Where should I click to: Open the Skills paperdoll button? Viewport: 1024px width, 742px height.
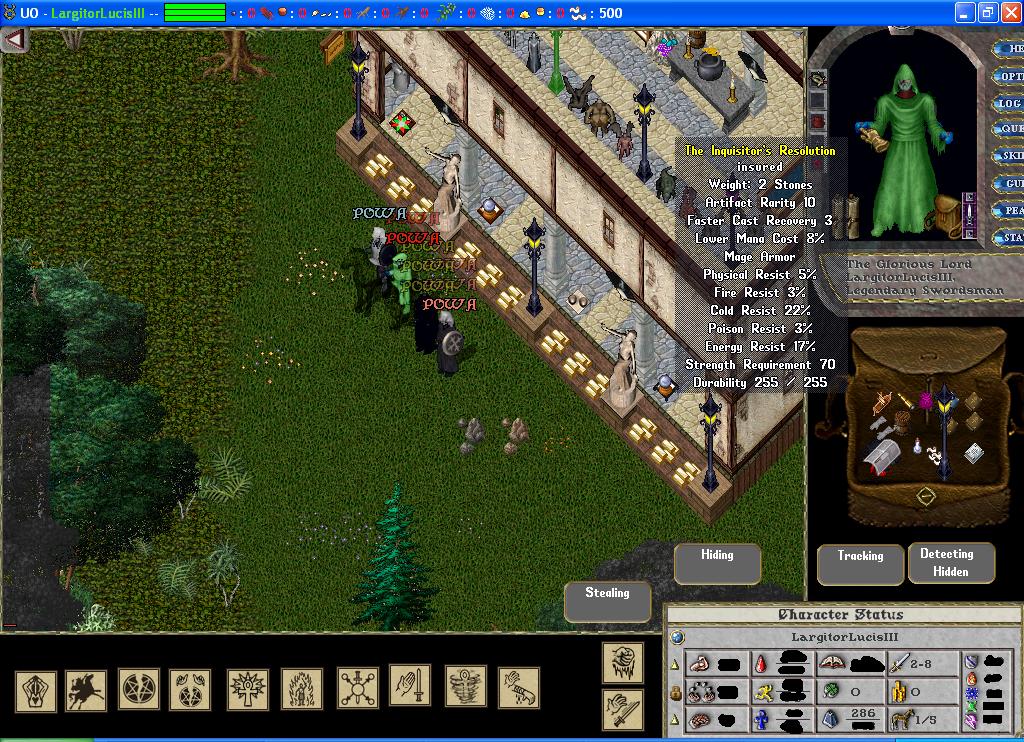1009,156
